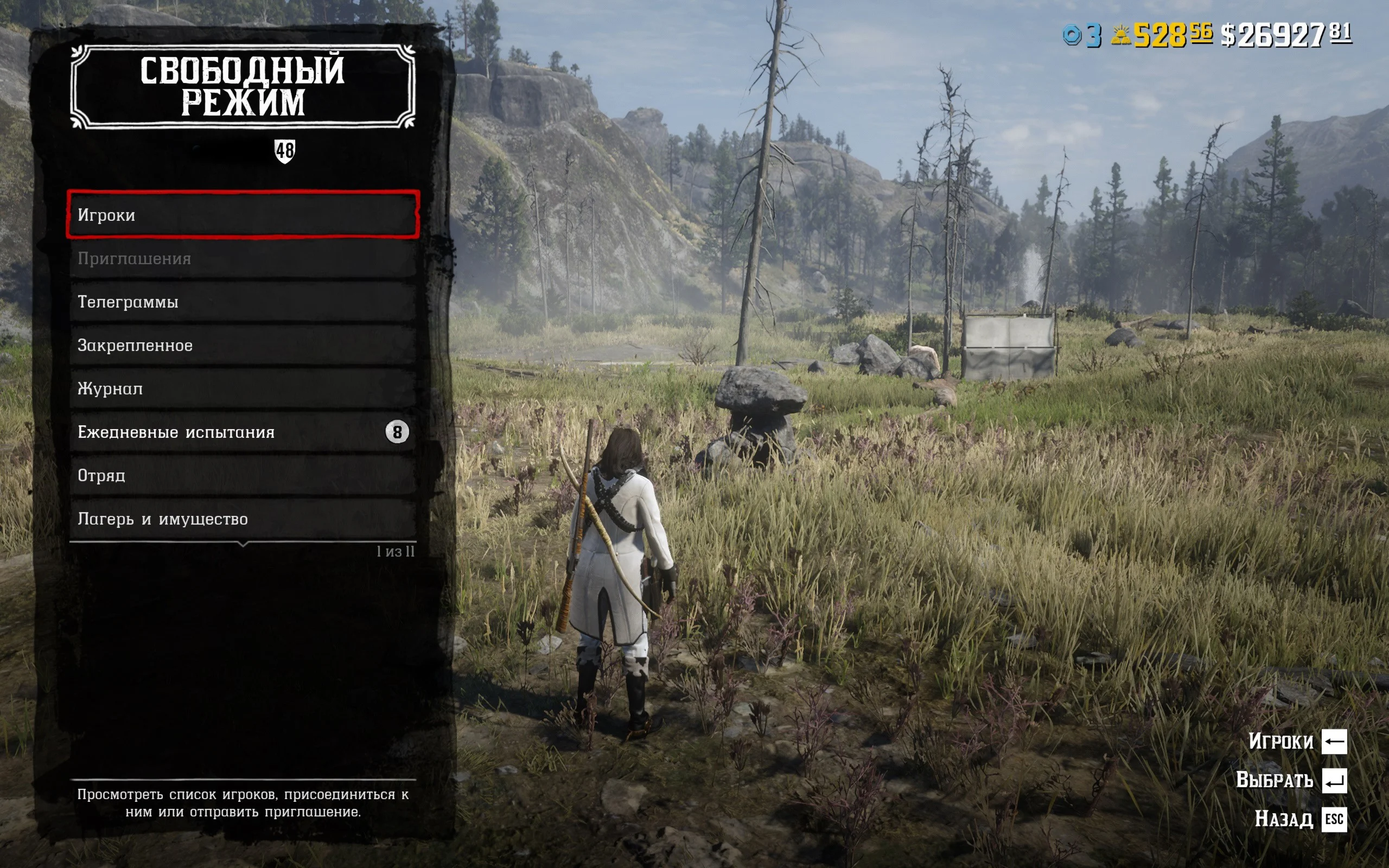This screenshot has height=868, width=1389.
Task: Click the menu's down arrow below the list
Action: [243, 543]
